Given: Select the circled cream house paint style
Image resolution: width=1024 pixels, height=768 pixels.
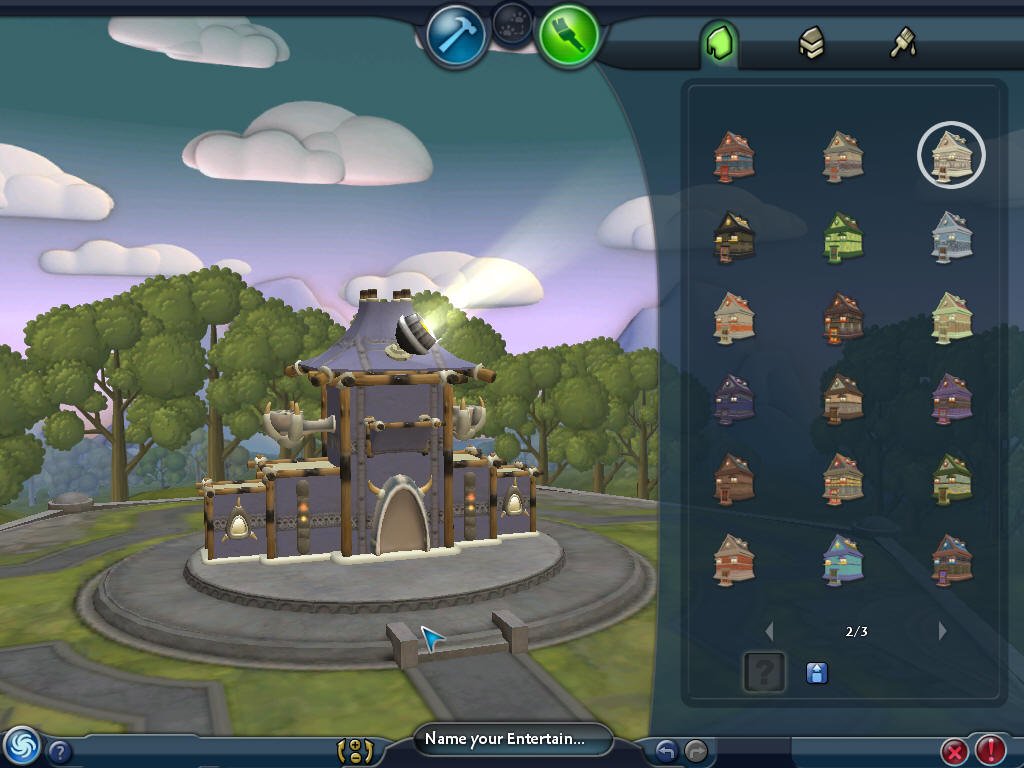Looking at the screenshot, I should click(x=951, y=155).
